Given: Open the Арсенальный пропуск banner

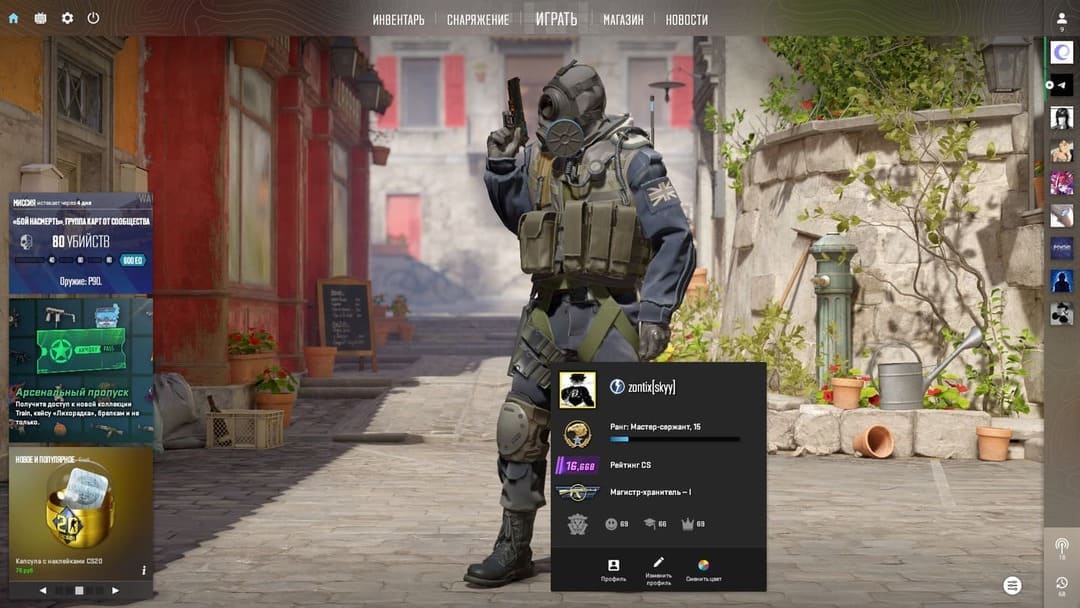Looking at the screenshot, I should coord(81,370).
